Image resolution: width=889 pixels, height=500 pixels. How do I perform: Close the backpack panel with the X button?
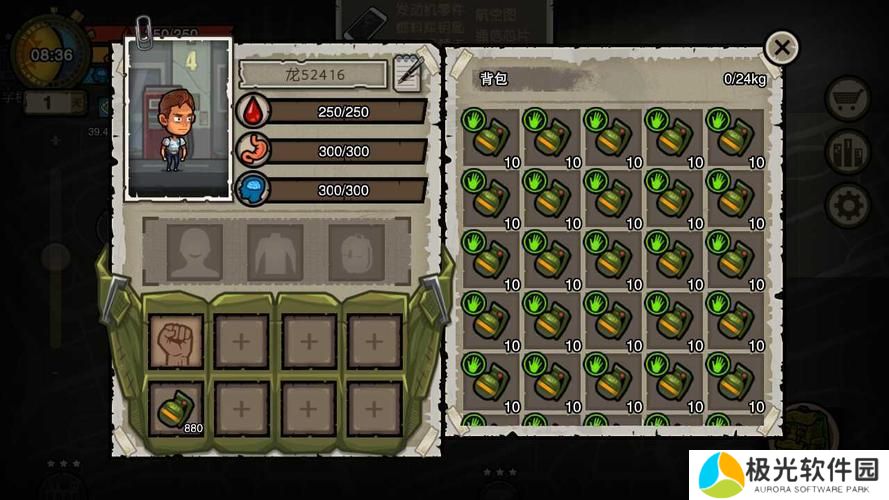click(782, 47)
